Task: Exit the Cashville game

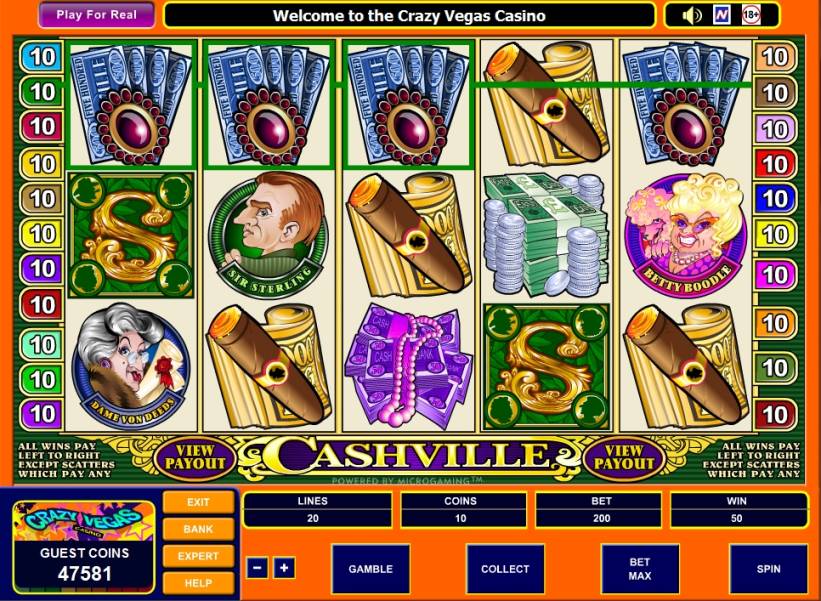Action: 198,502
